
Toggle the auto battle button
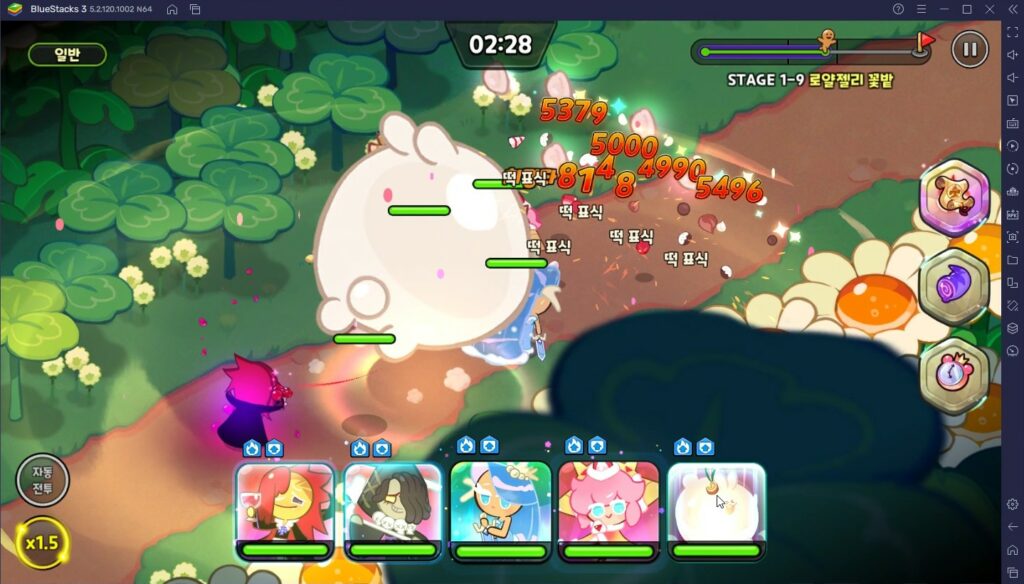42,480
